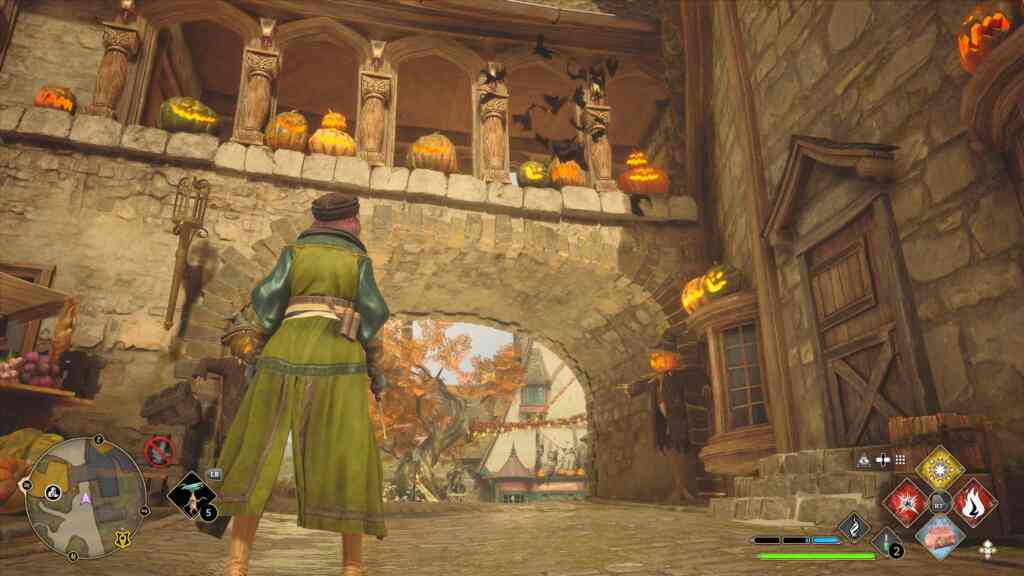
Task: Drink the green Wiggenweld potion
Action: (887, 541)
